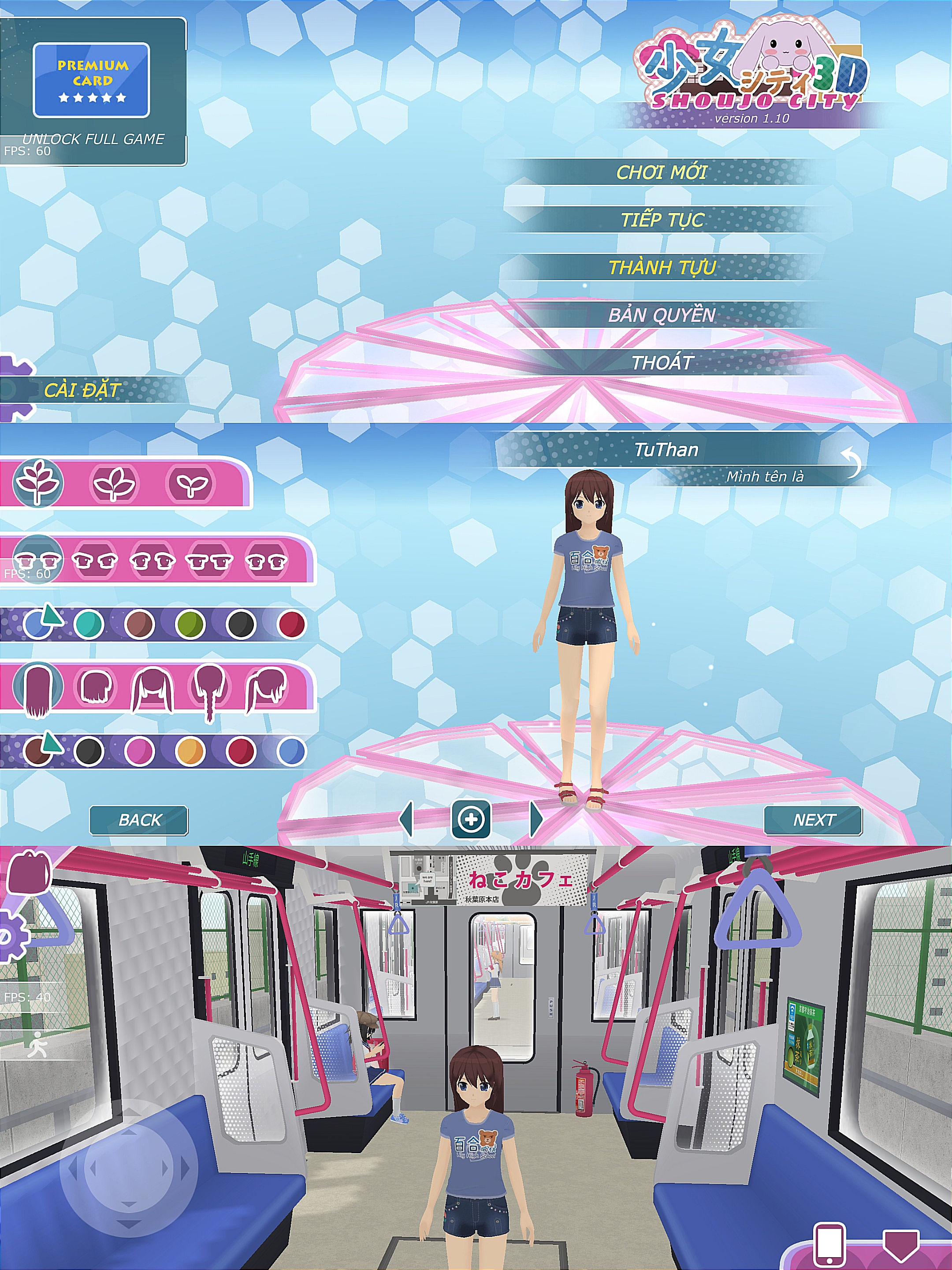The width and height of the screenshot is (952, 1270).
Task: Click the TuThan name field
Action: coord(666,449)
